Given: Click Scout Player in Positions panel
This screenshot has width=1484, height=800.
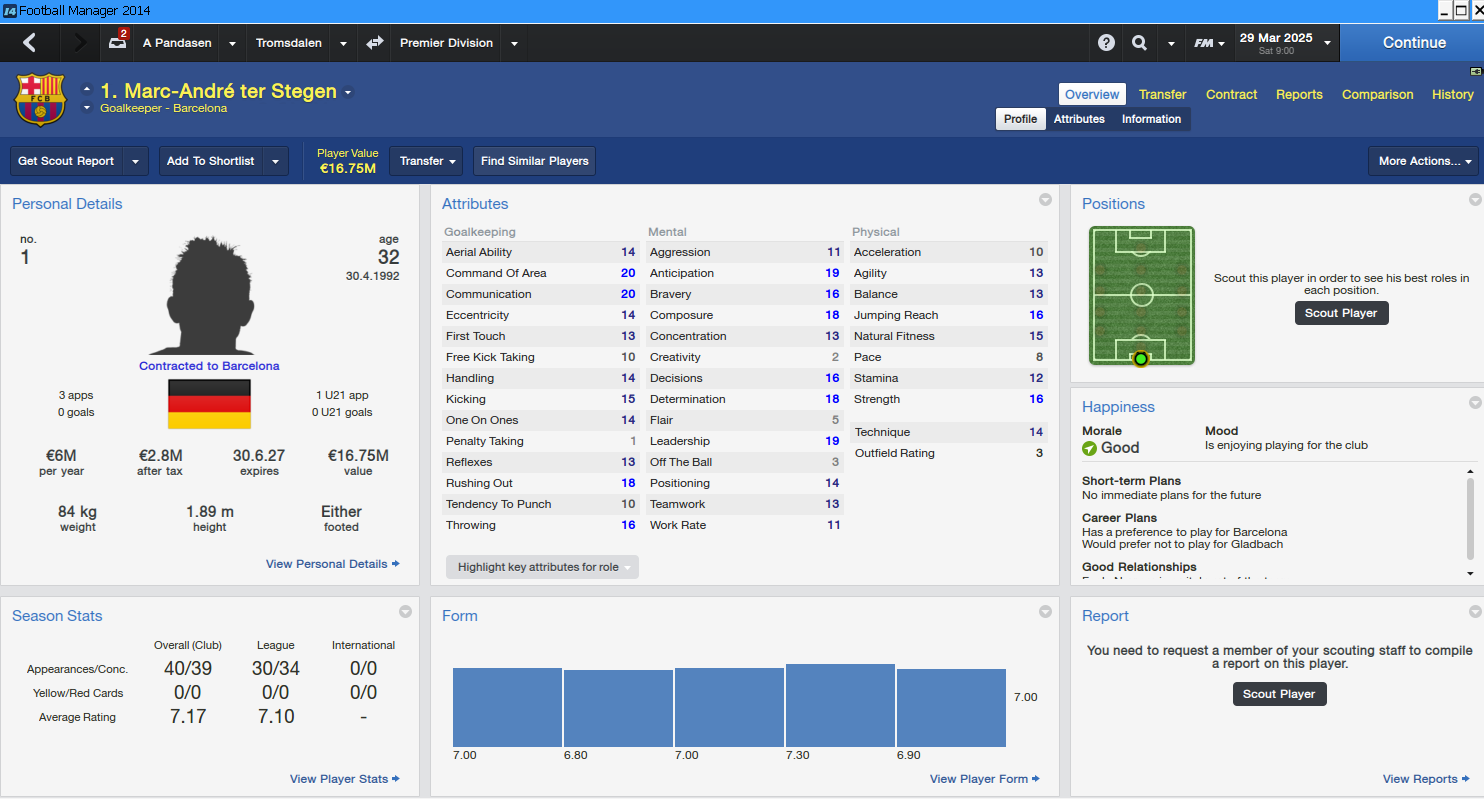Looking at the screenshot, I should [1341, 313].
